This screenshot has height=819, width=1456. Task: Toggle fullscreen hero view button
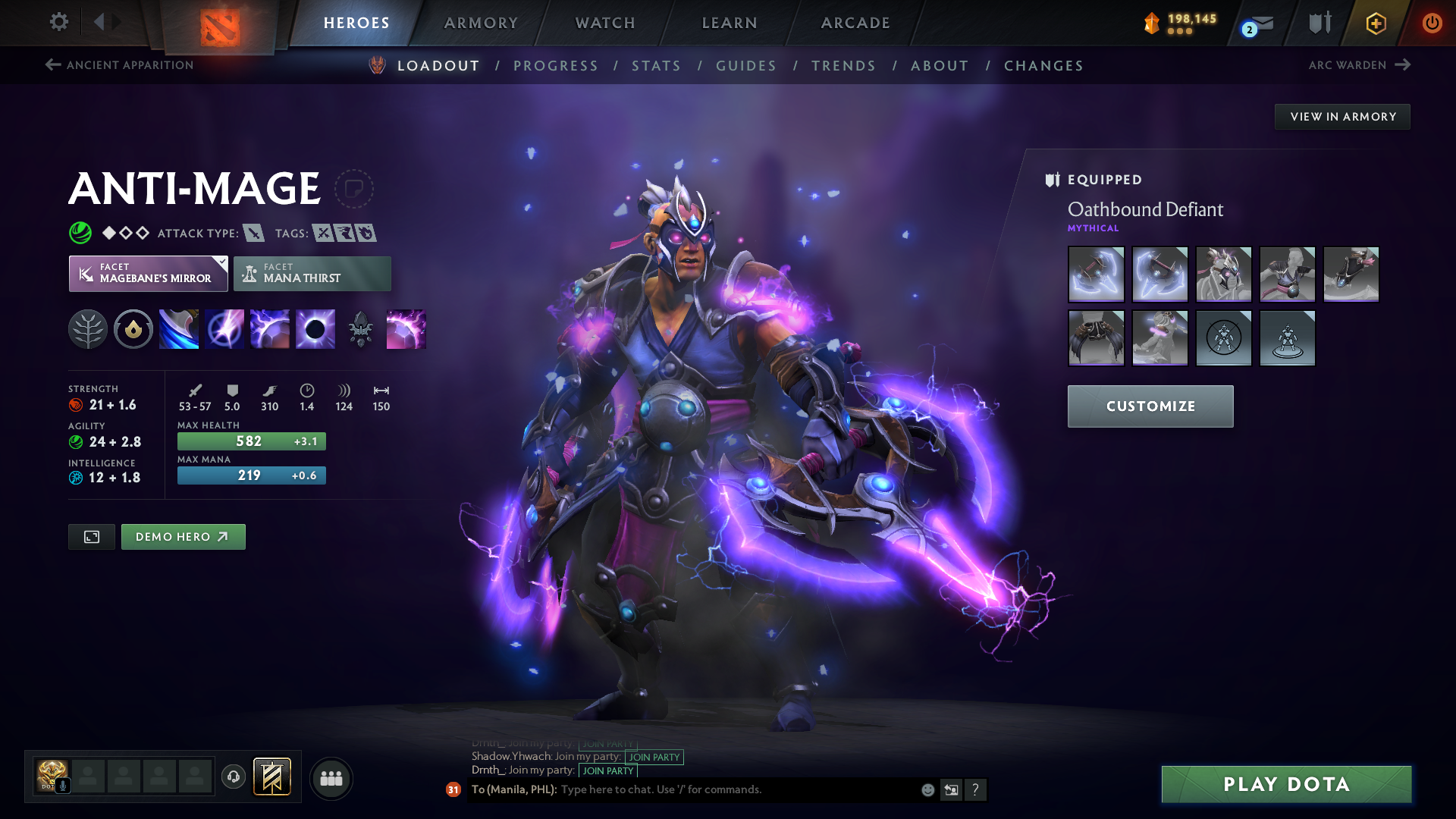(x=92, y=537)
